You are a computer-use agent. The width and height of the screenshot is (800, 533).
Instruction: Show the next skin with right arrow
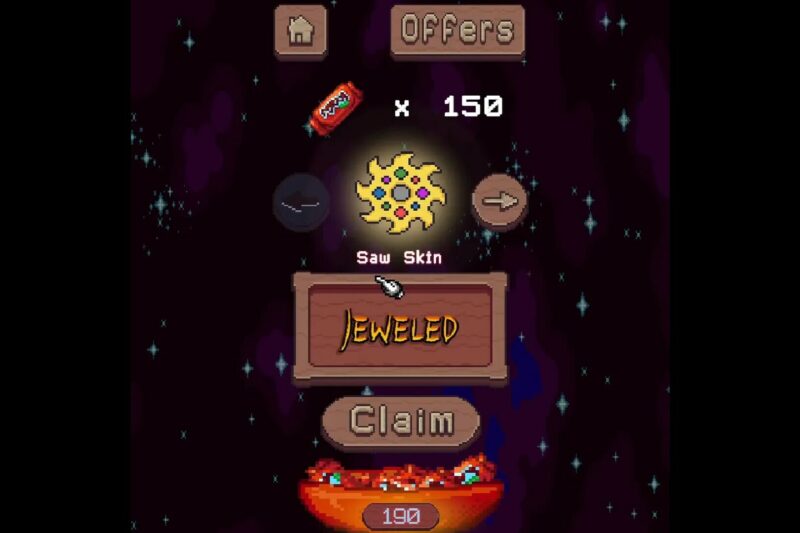499,202
